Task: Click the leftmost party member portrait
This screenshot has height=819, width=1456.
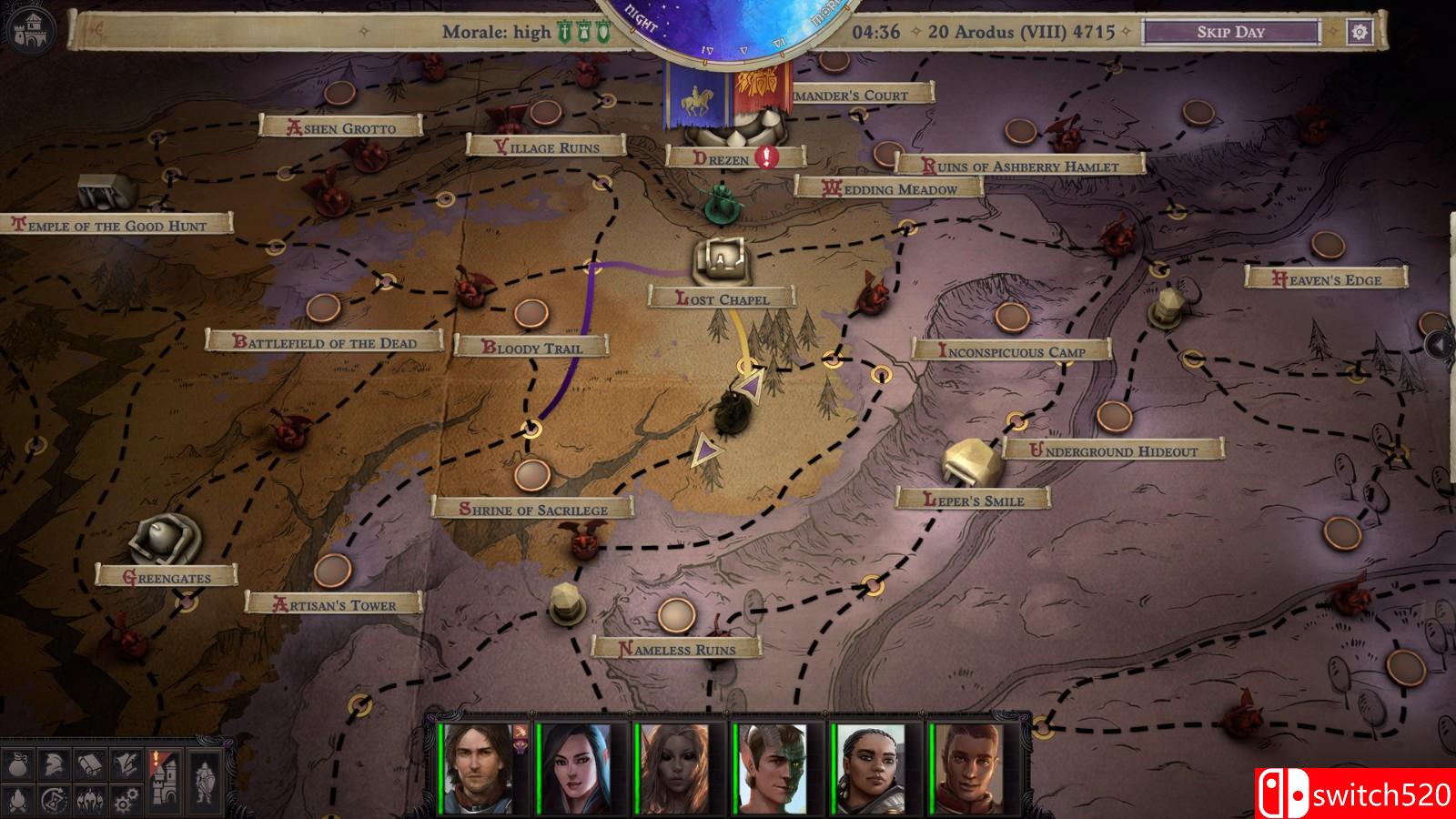Action: pyautogui.click(x=480, y=771)
